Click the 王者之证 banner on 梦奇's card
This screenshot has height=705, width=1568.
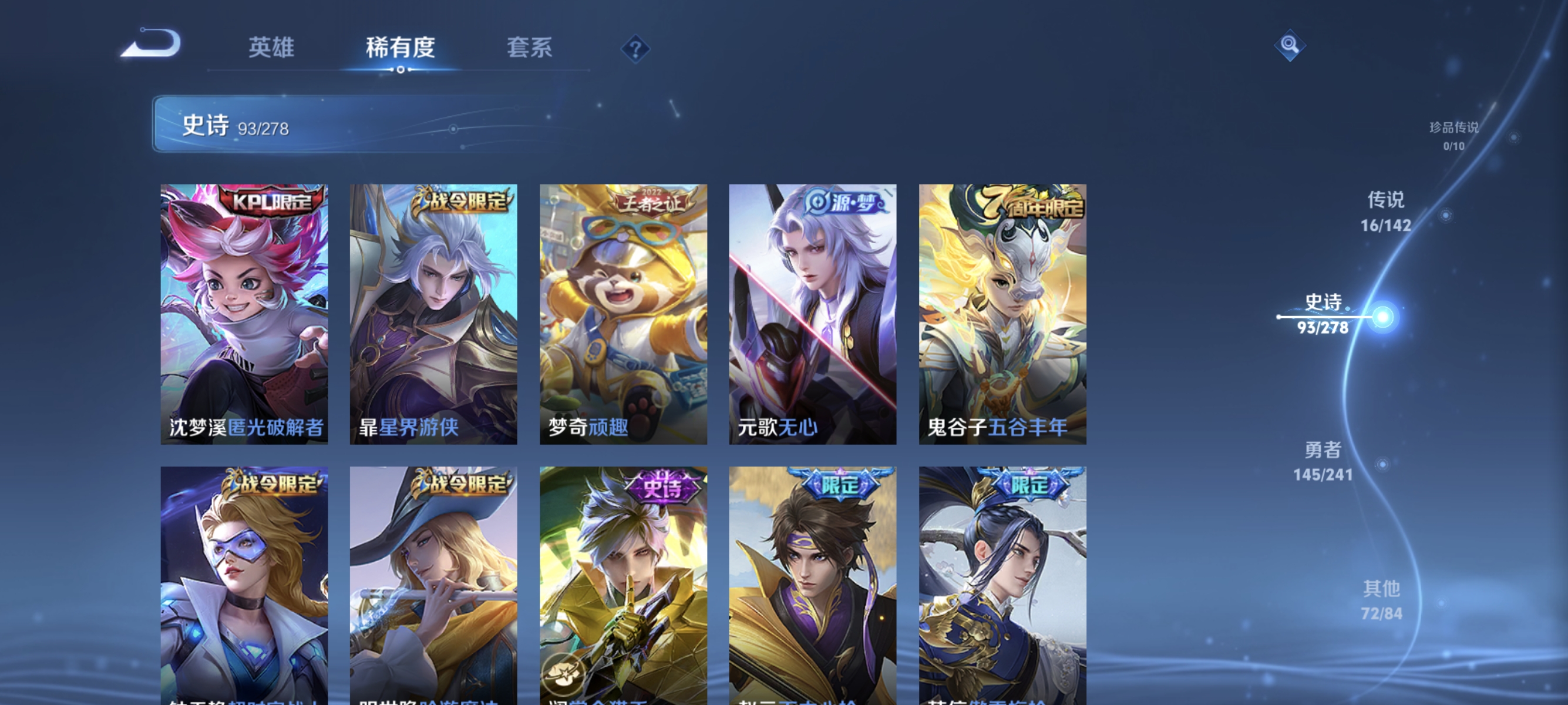(x=650, y=205)
